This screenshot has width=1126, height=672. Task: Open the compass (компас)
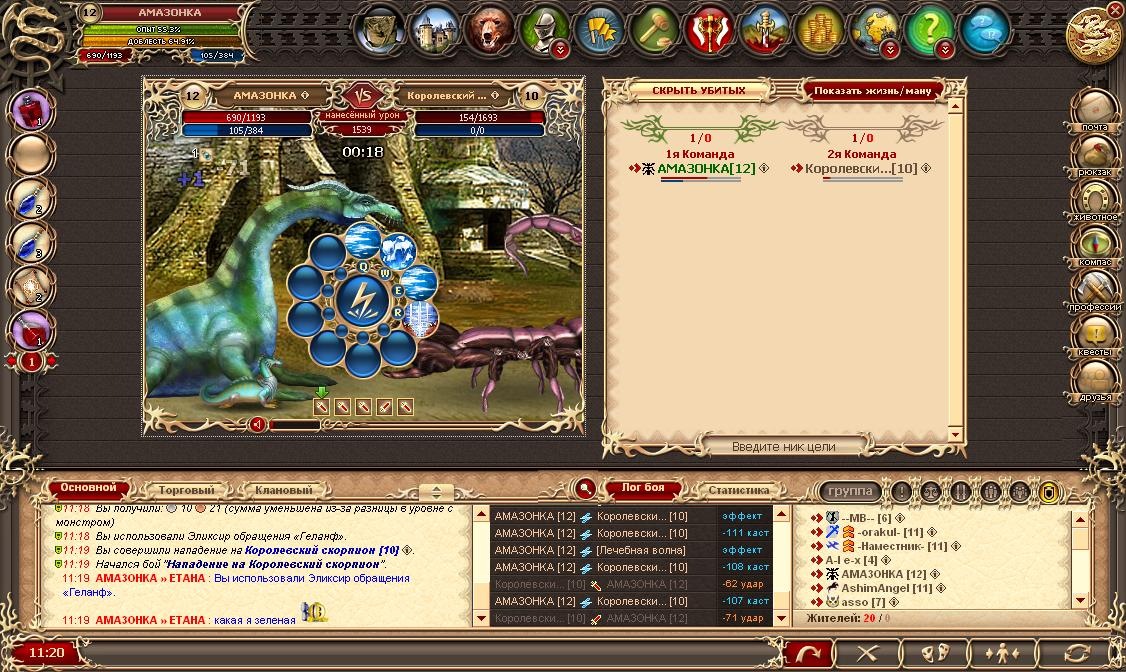click(1095, 243)
